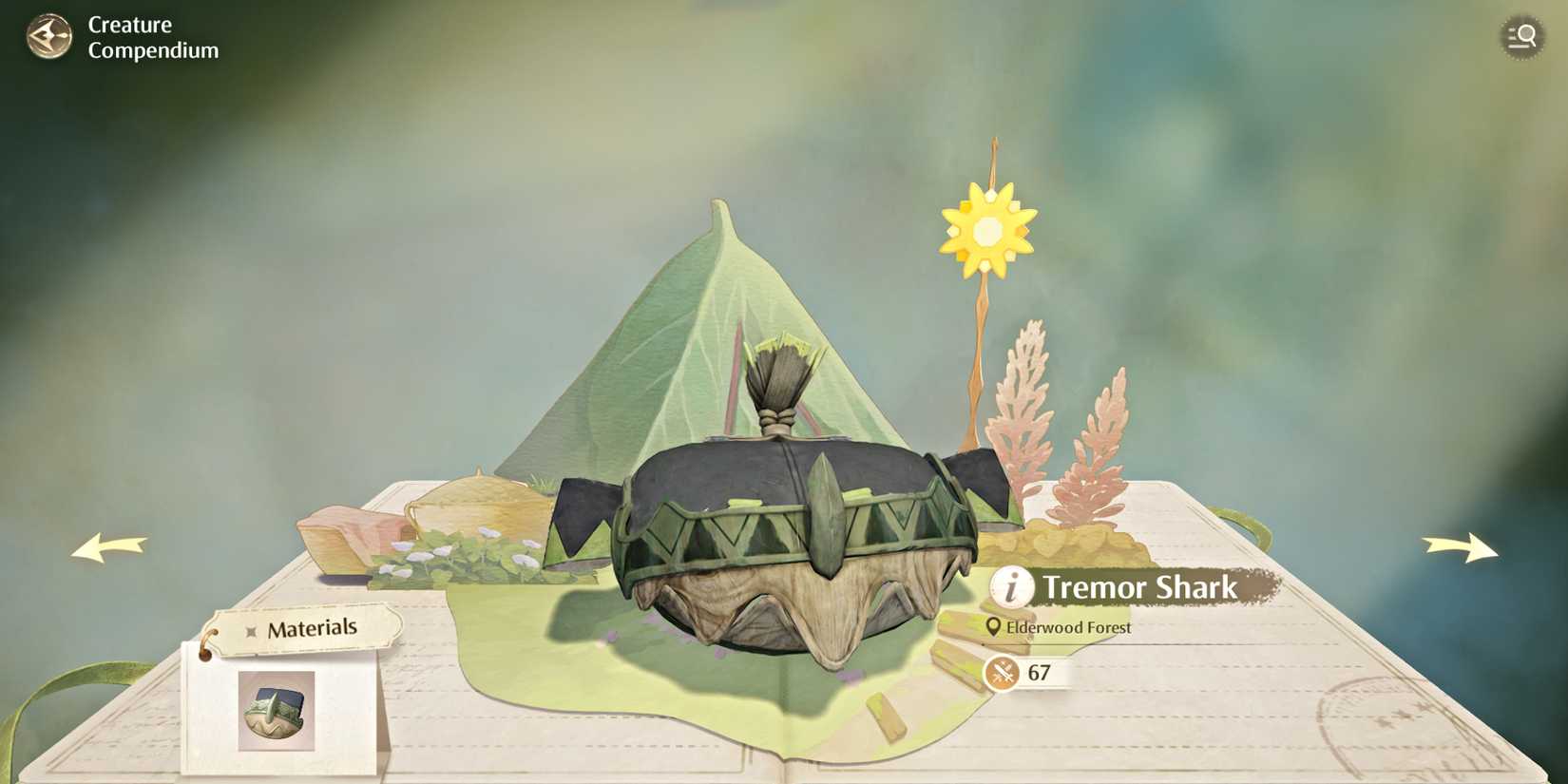Click the location pin icon for Elderwood Forest
1568x784 pixels.
click(992, 627)
